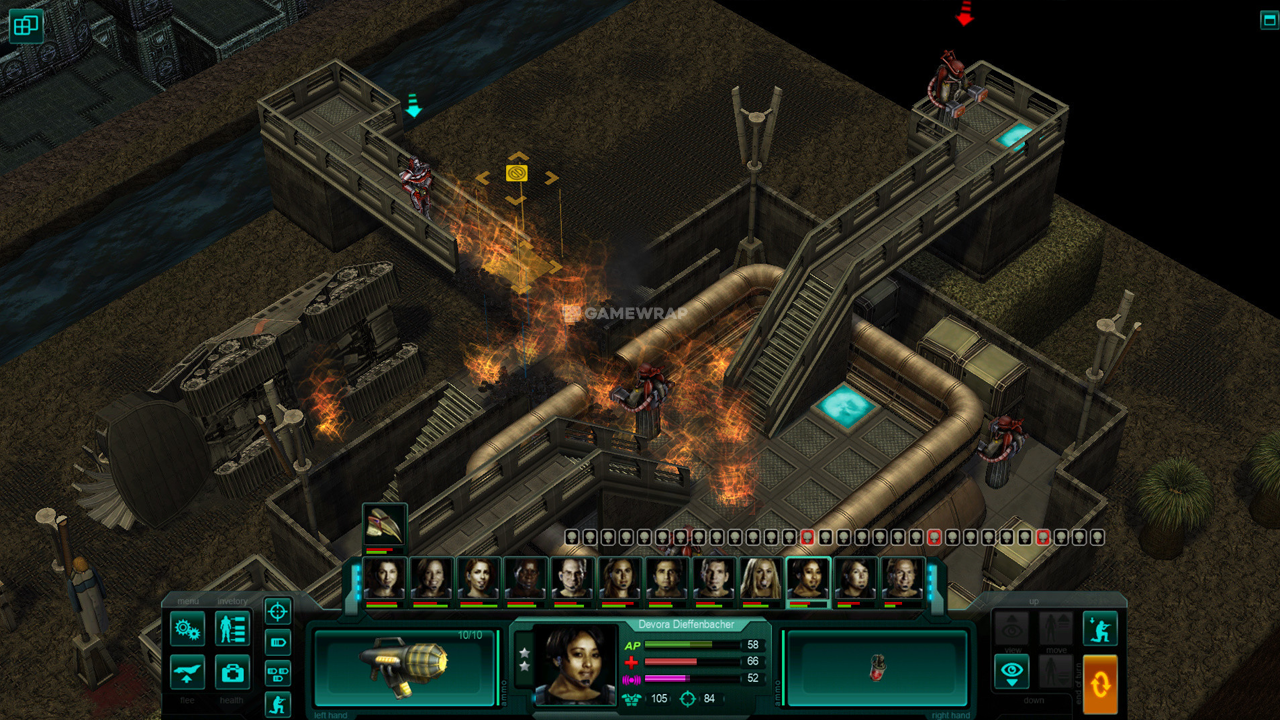1280x720 pixels.
Task: Choose the single bullet fire mode
Action: [x=278, y=642]
